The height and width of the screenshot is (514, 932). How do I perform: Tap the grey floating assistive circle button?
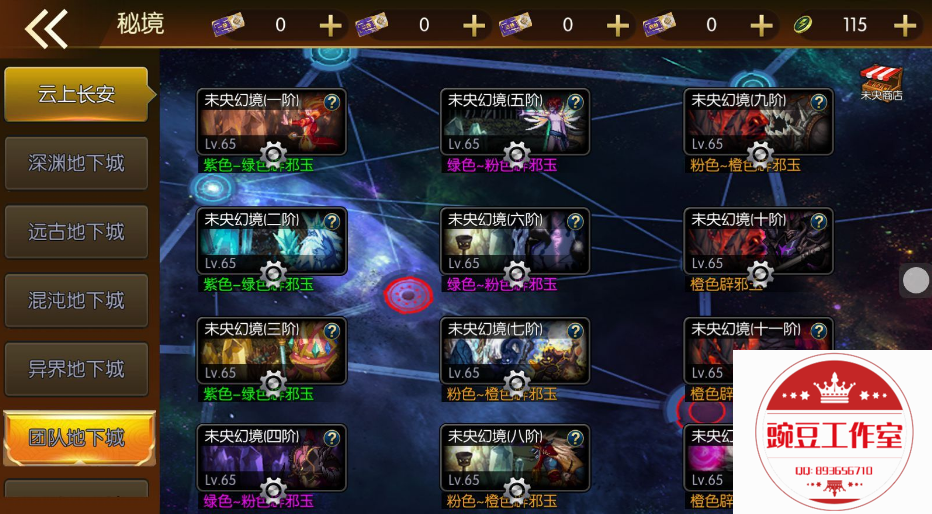916,281
